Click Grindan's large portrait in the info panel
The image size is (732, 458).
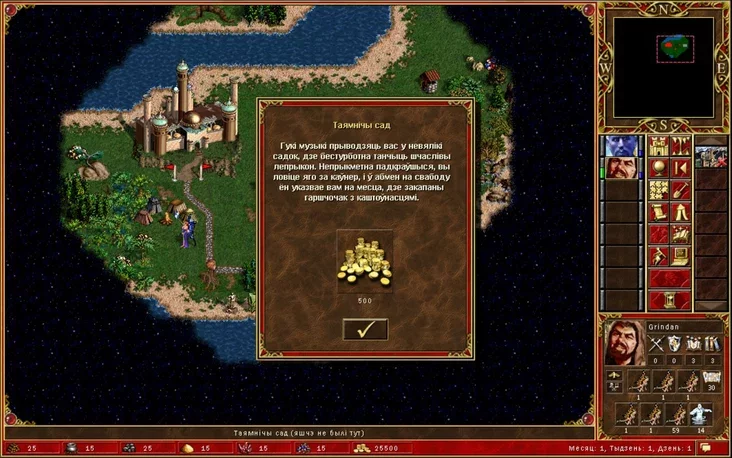pyautogui.click(x=622, y=345)
